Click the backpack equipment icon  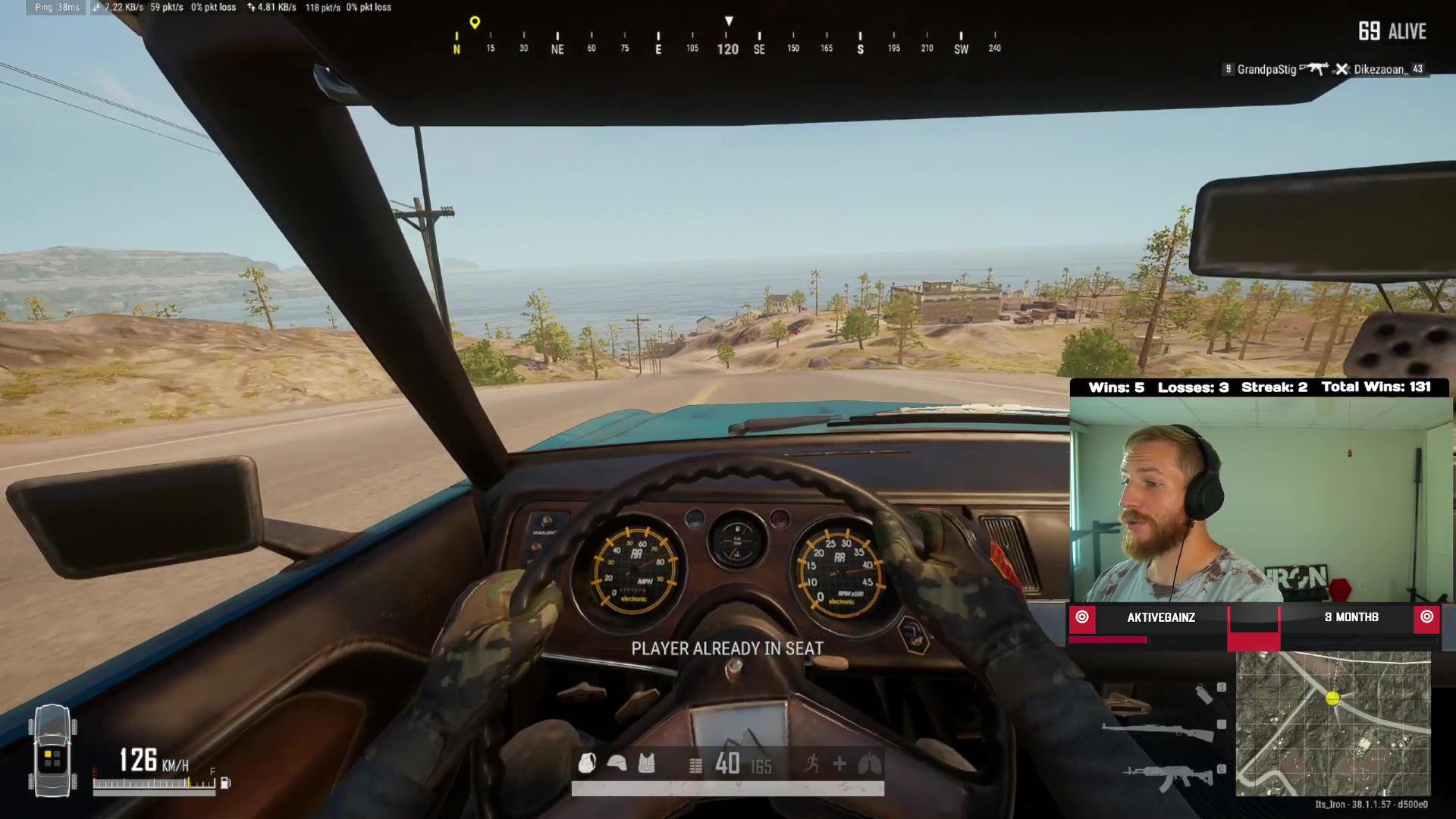(587, 763)
